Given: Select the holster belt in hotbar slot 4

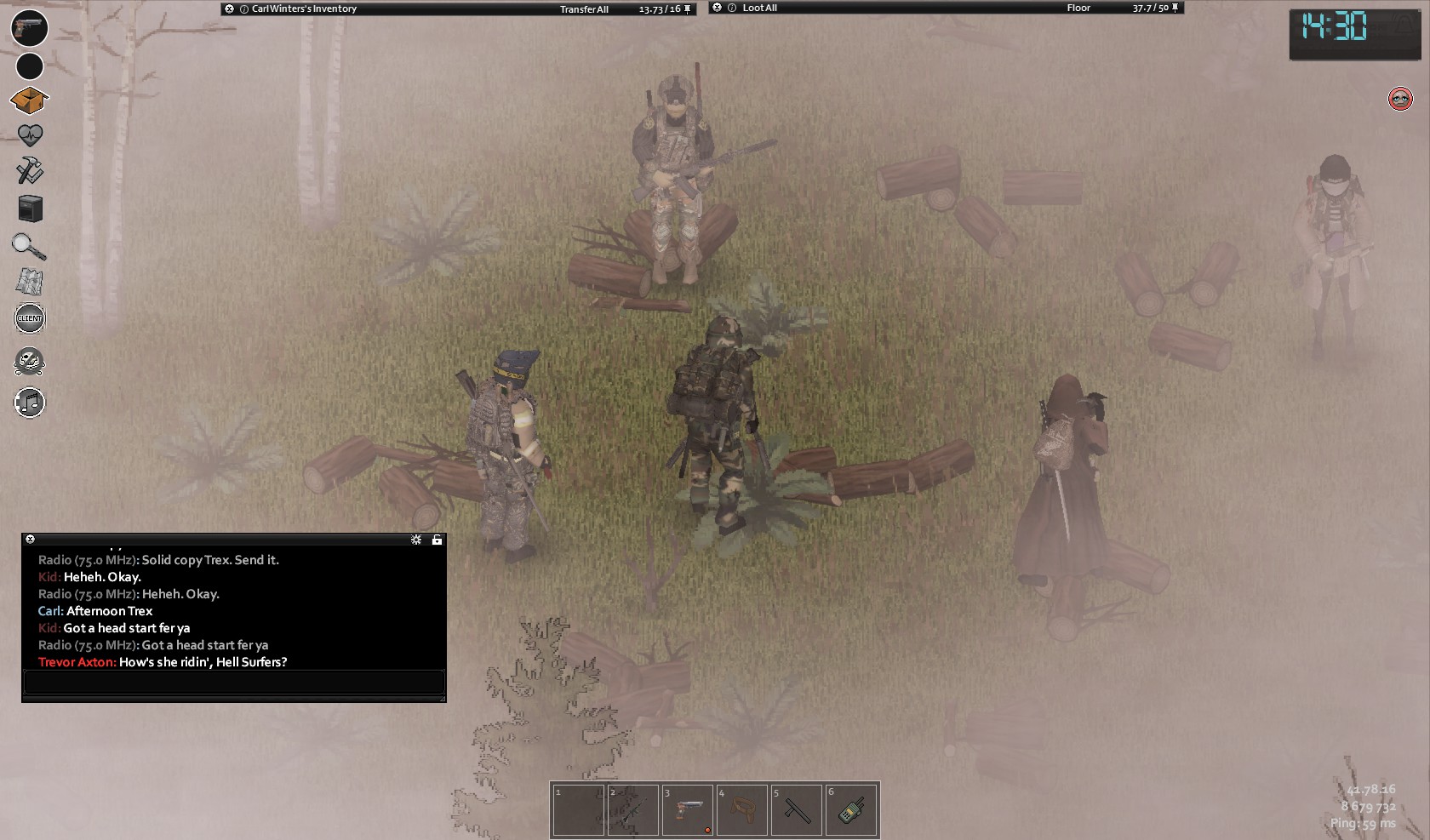Looking at the screenshot, I should coord(742,810).
